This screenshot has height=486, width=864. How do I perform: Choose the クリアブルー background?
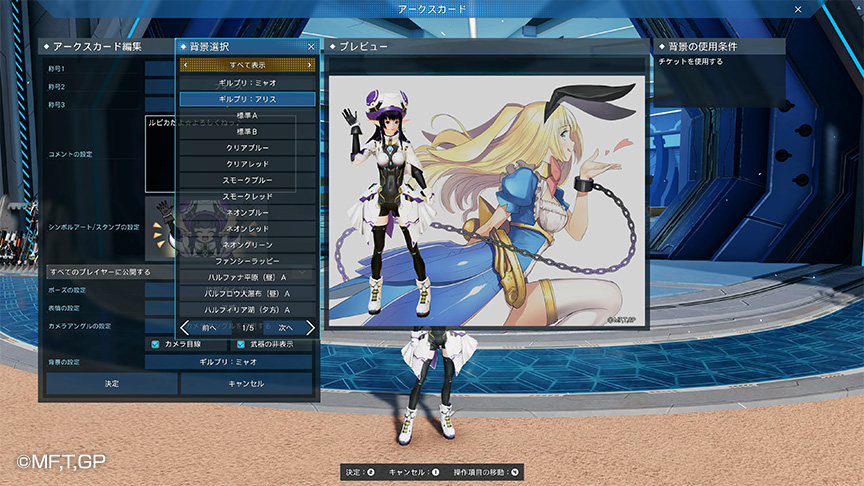coord(247,147)
